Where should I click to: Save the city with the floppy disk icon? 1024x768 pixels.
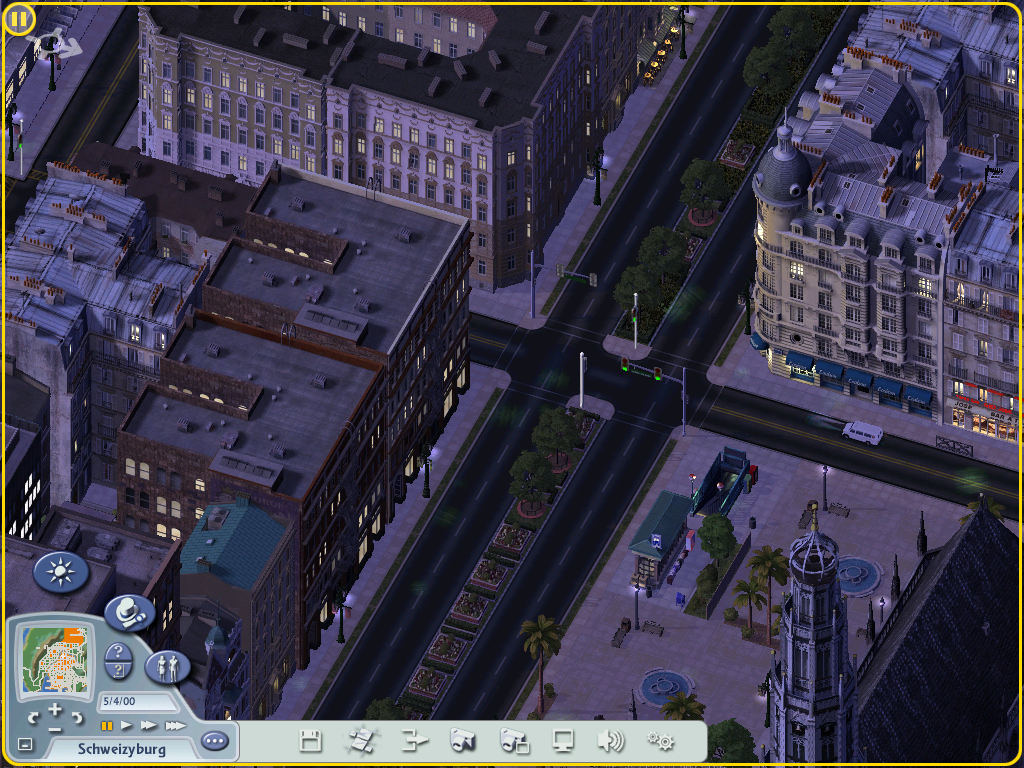(x=310, y=741)
